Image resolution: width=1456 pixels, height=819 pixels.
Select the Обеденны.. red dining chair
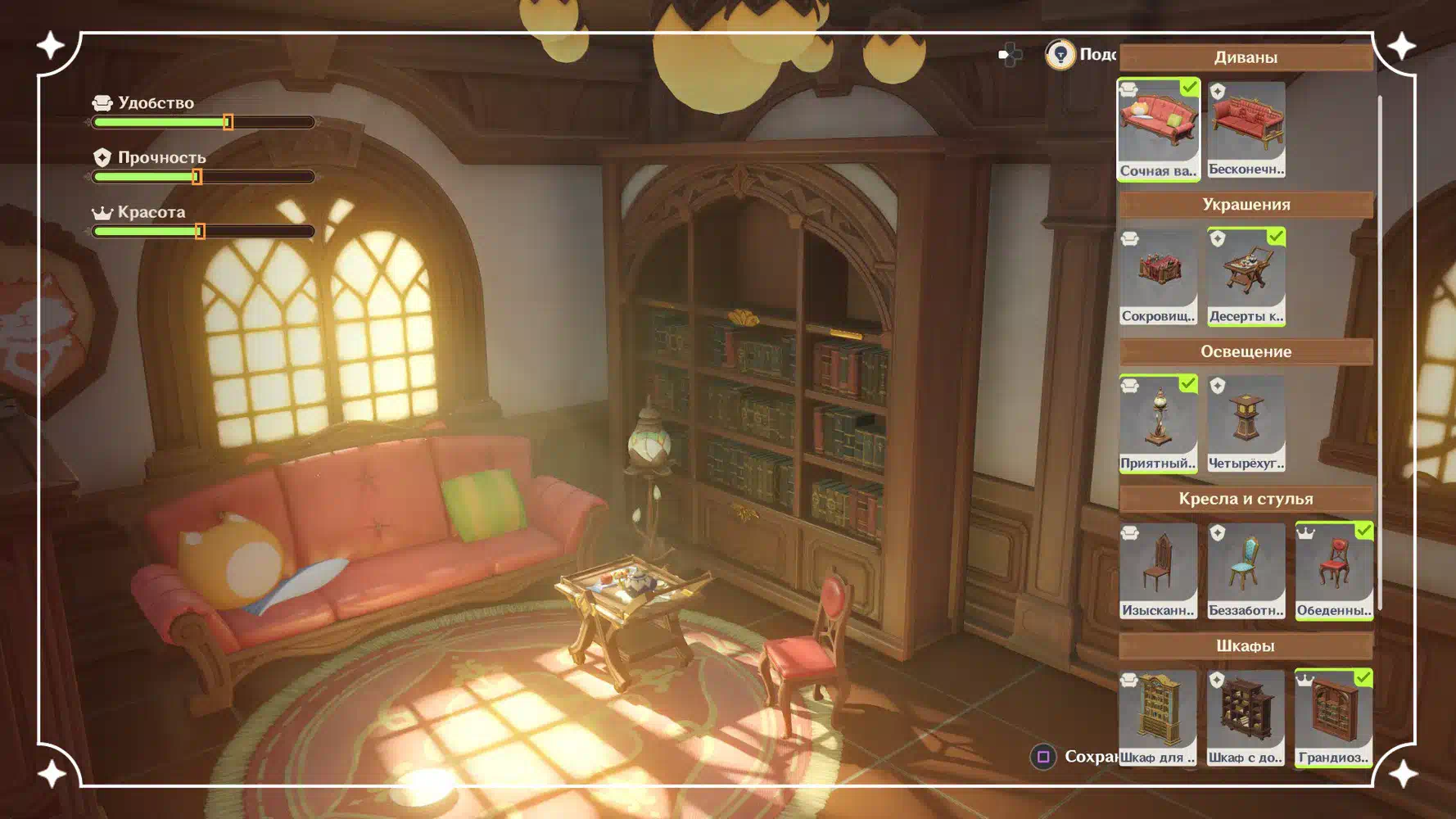pyautogui.click(x=1333, y=571)
